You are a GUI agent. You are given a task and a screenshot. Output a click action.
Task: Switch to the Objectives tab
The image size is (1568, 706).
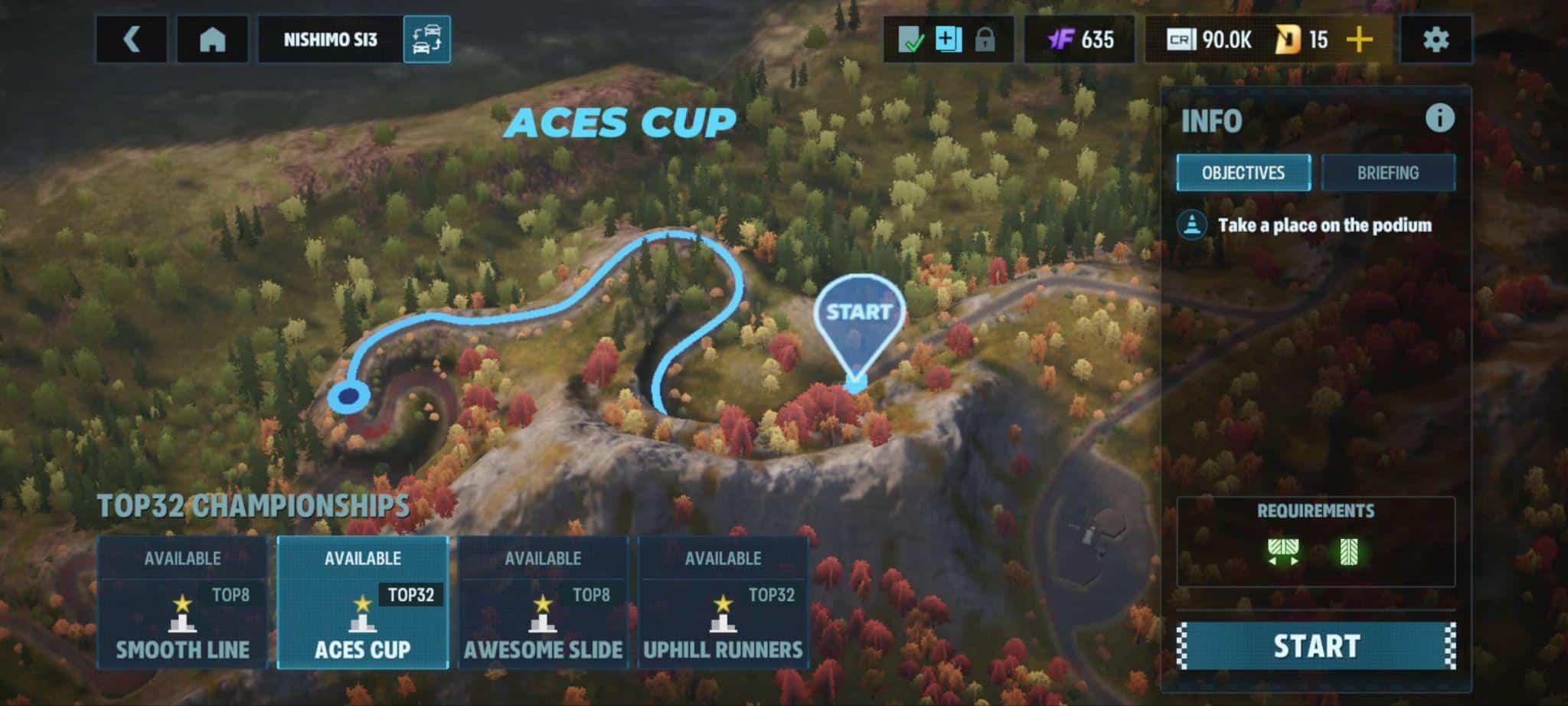pos(1243,173)
